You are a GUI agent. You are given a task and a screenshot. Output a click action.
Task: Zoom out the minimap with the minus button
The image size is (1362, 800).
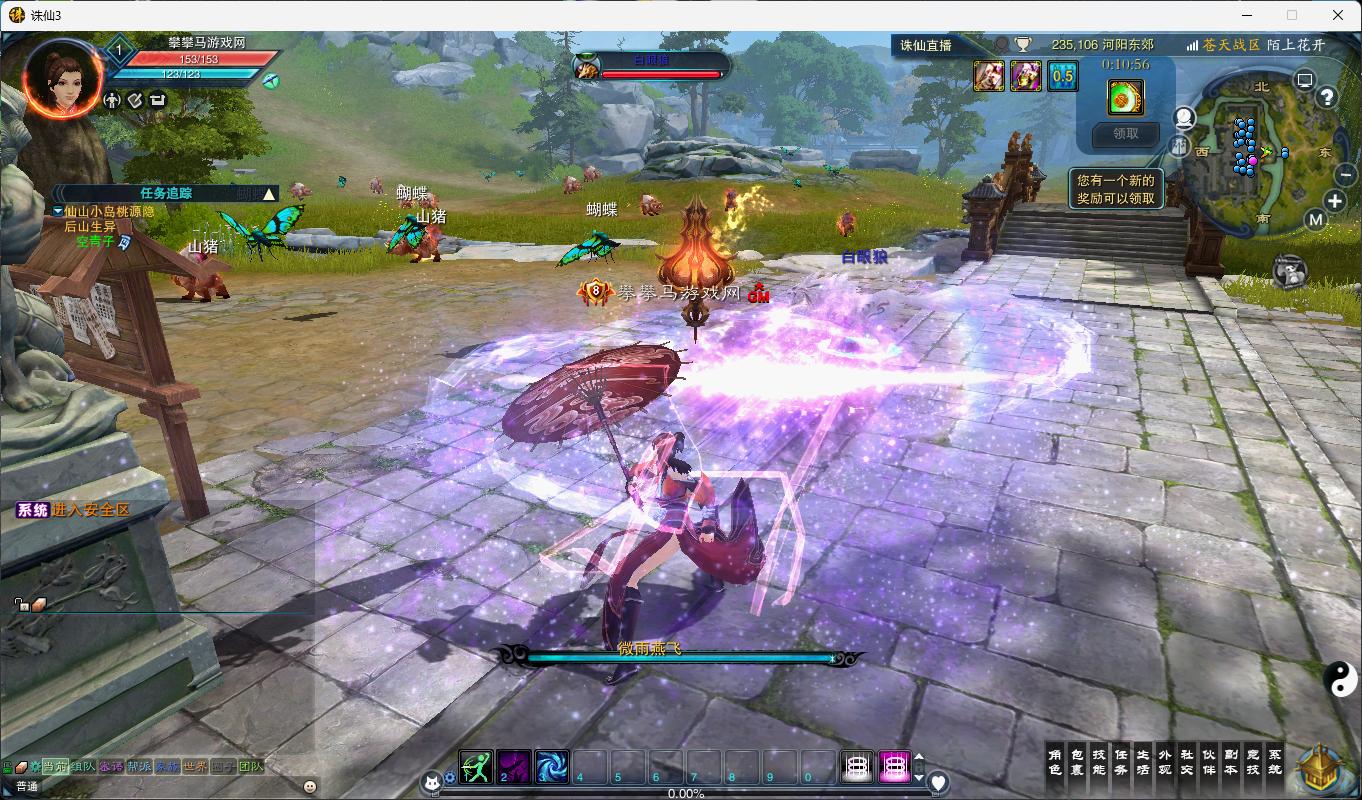click(1346, 173)
